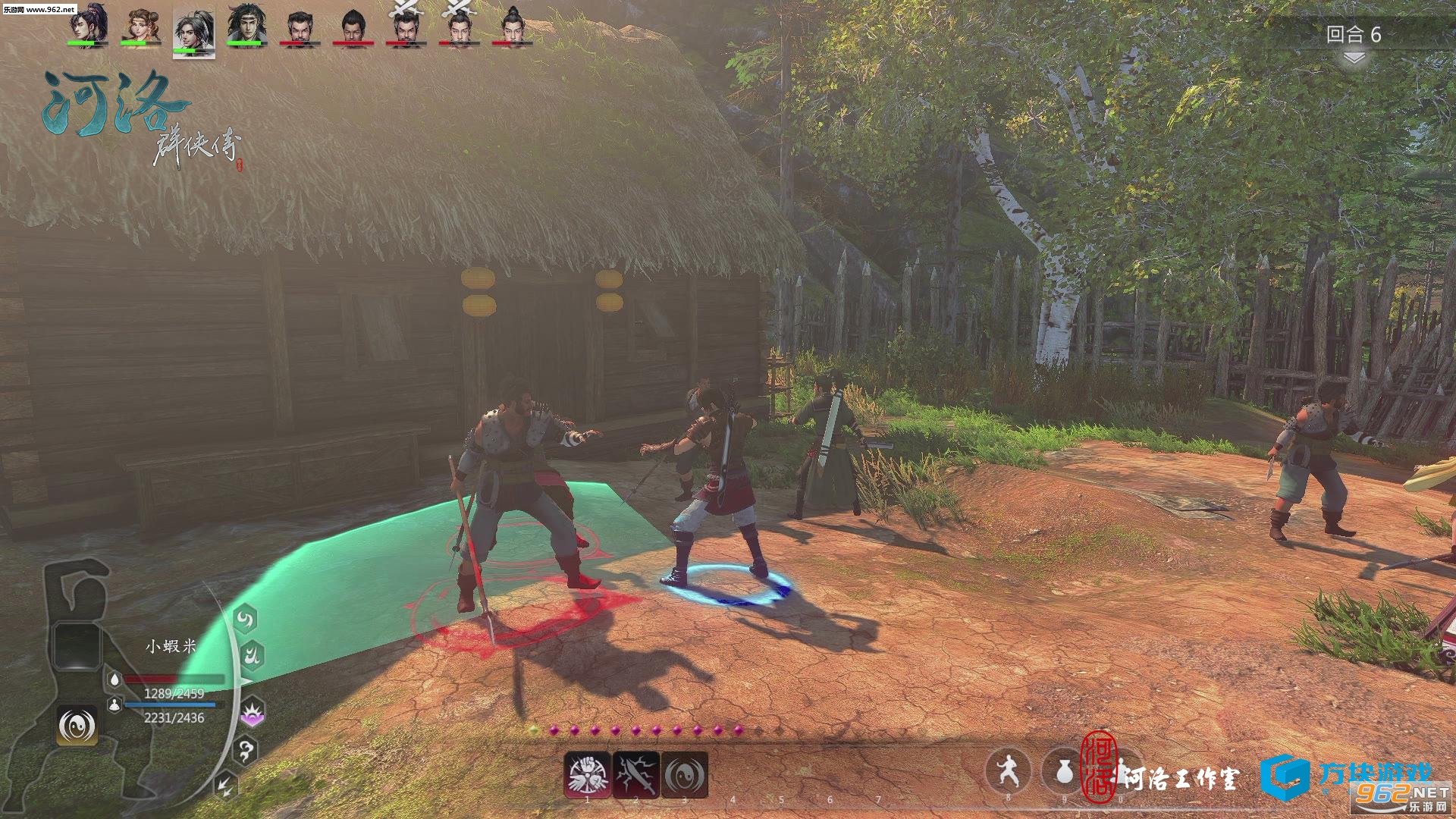Activate the fist-and-palms skill in slot 1

[x=588, y=774]
